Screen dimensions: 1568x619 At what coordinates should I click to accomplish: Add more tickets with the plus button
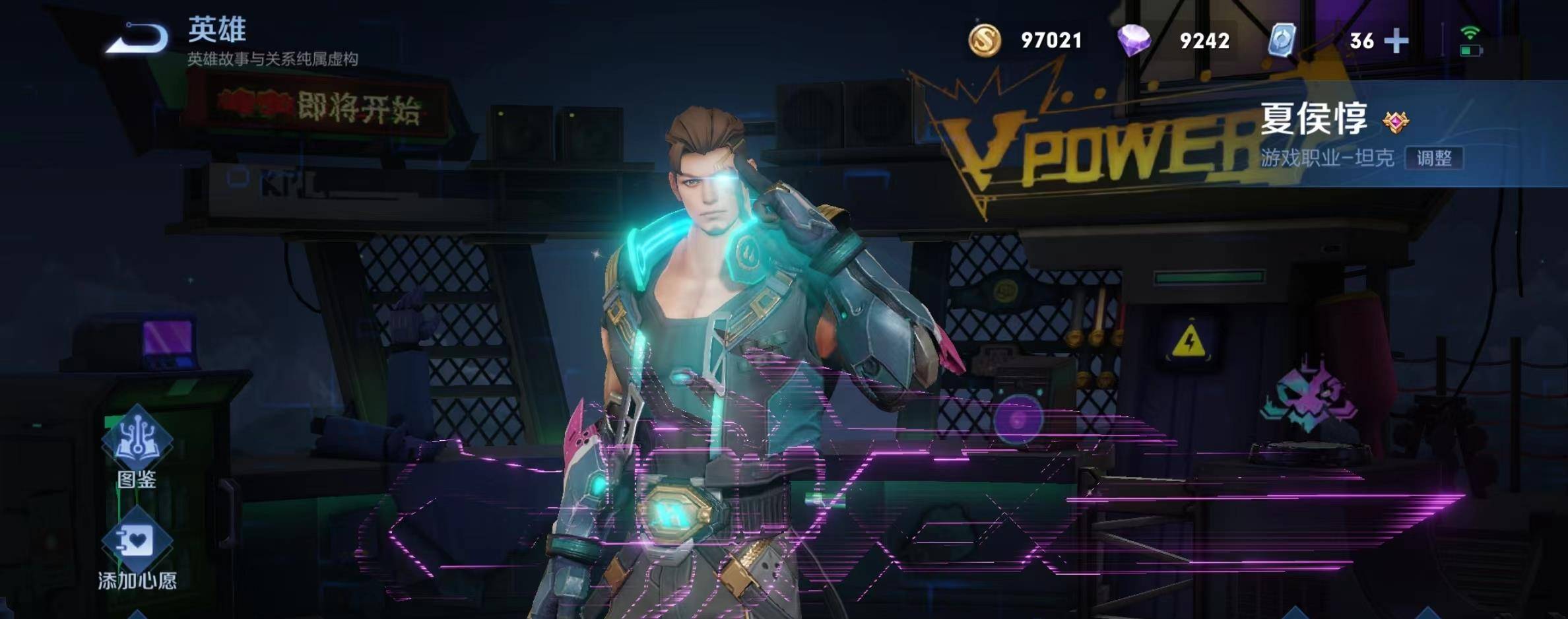[1396, 41]
